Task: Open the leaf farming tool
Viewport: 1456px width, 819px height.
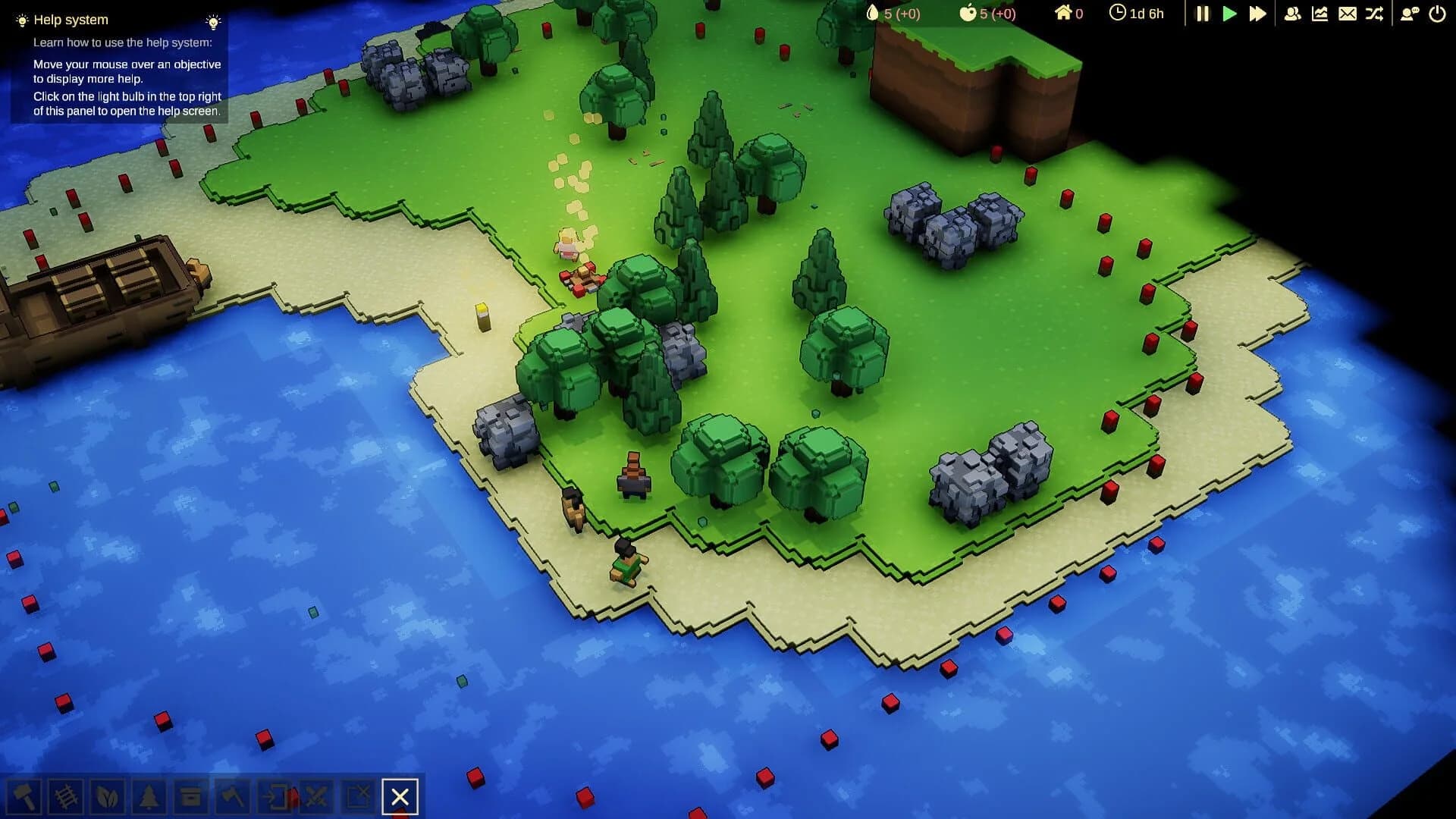Action: (x=108, y=797)
